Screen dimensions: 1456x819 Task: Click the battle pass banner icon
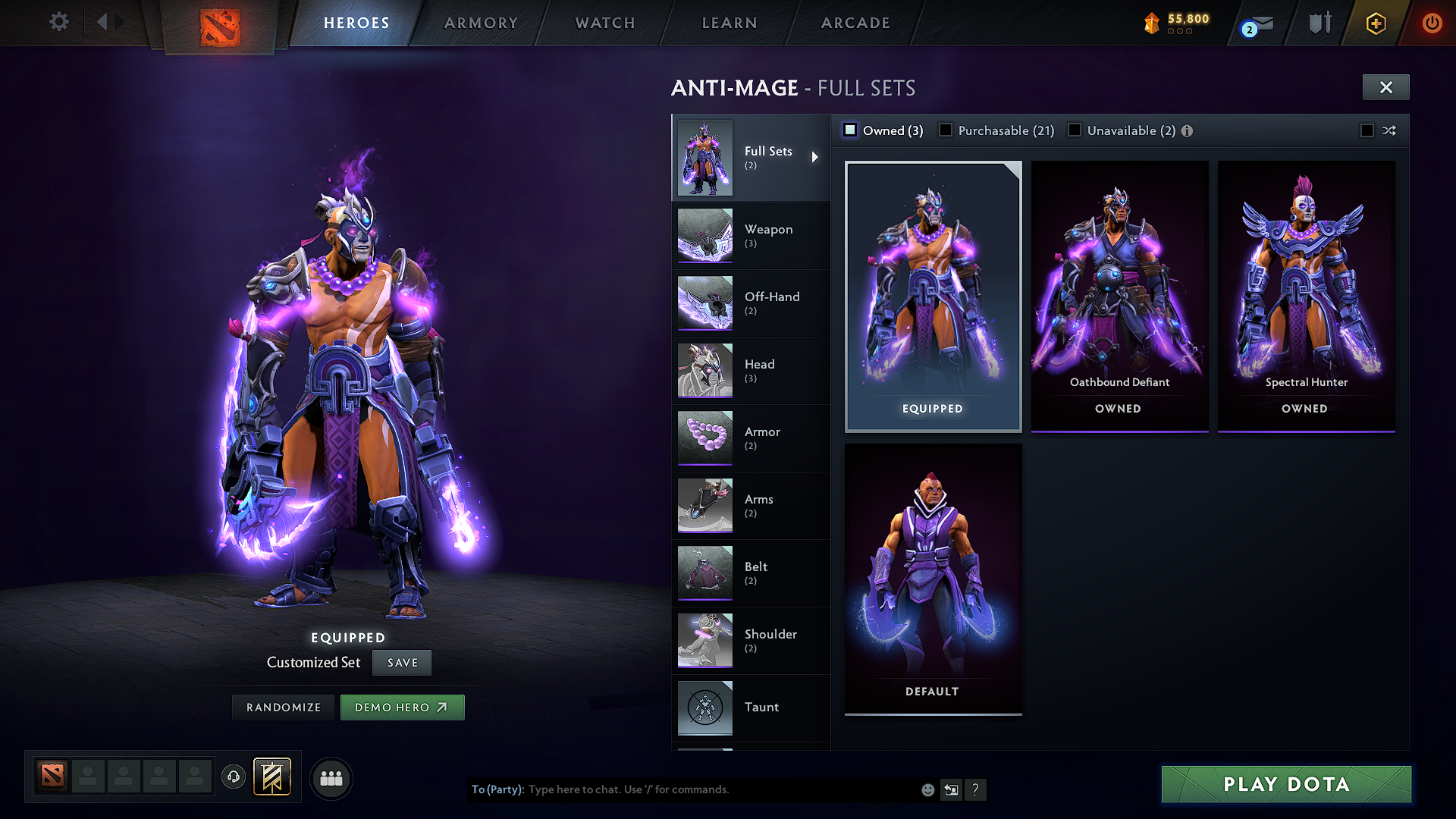[x=273, y=776]
